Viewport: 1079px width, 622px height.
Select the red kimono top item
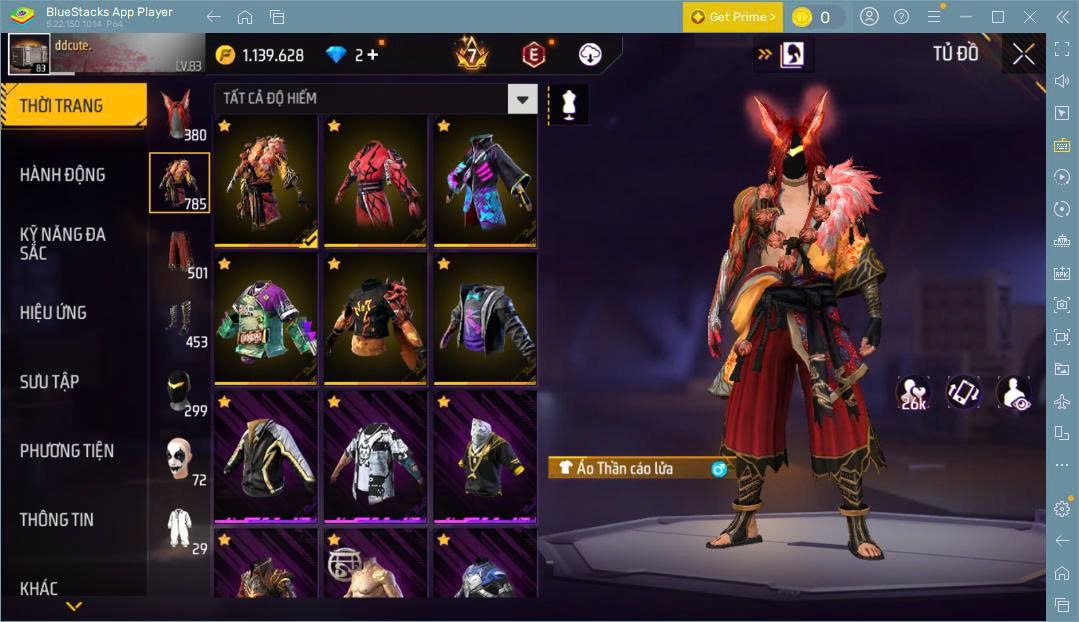(x=375, y=180)
